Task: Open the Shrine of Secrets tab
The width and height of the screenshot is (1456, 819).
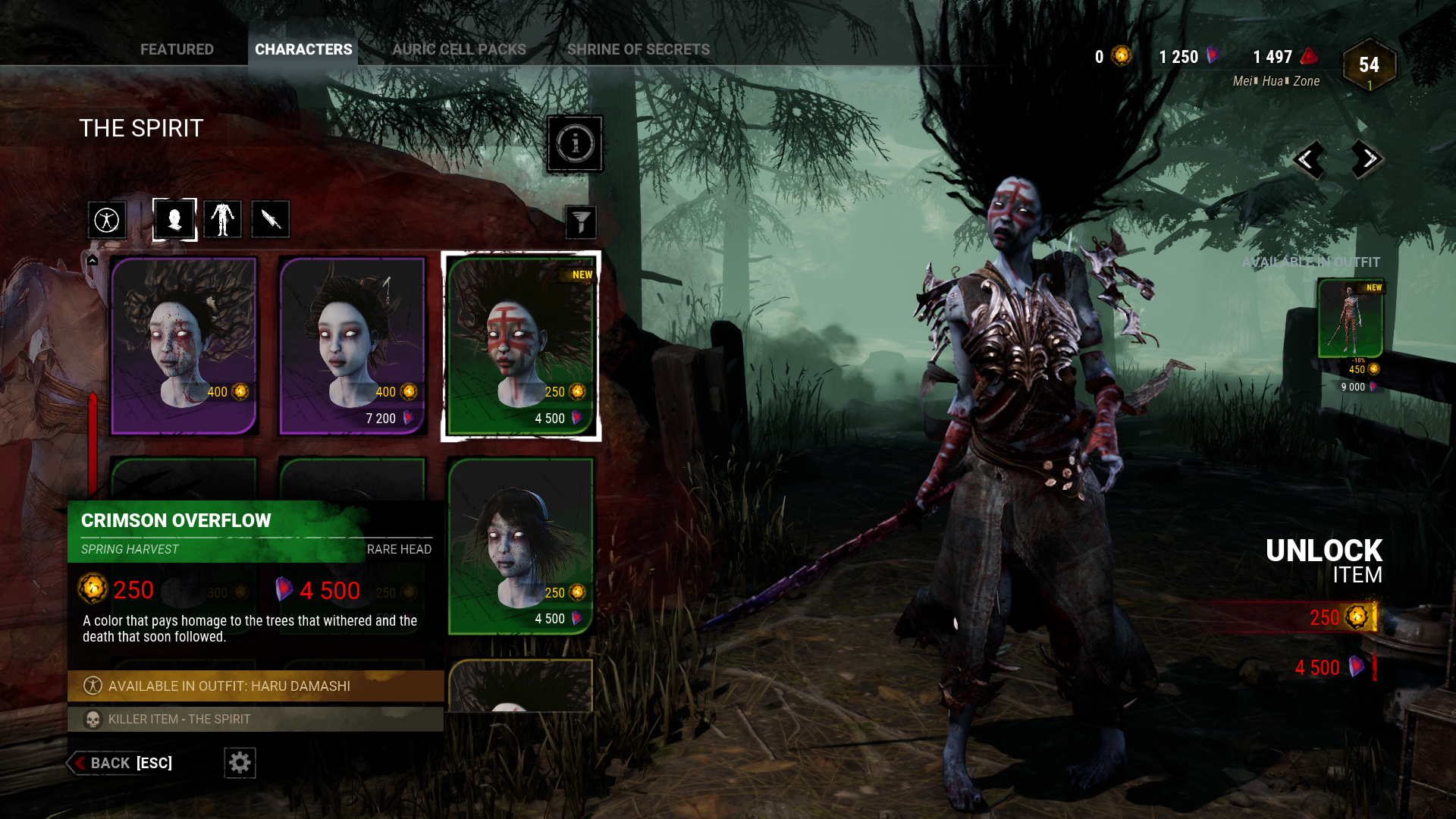Action: 639,49
